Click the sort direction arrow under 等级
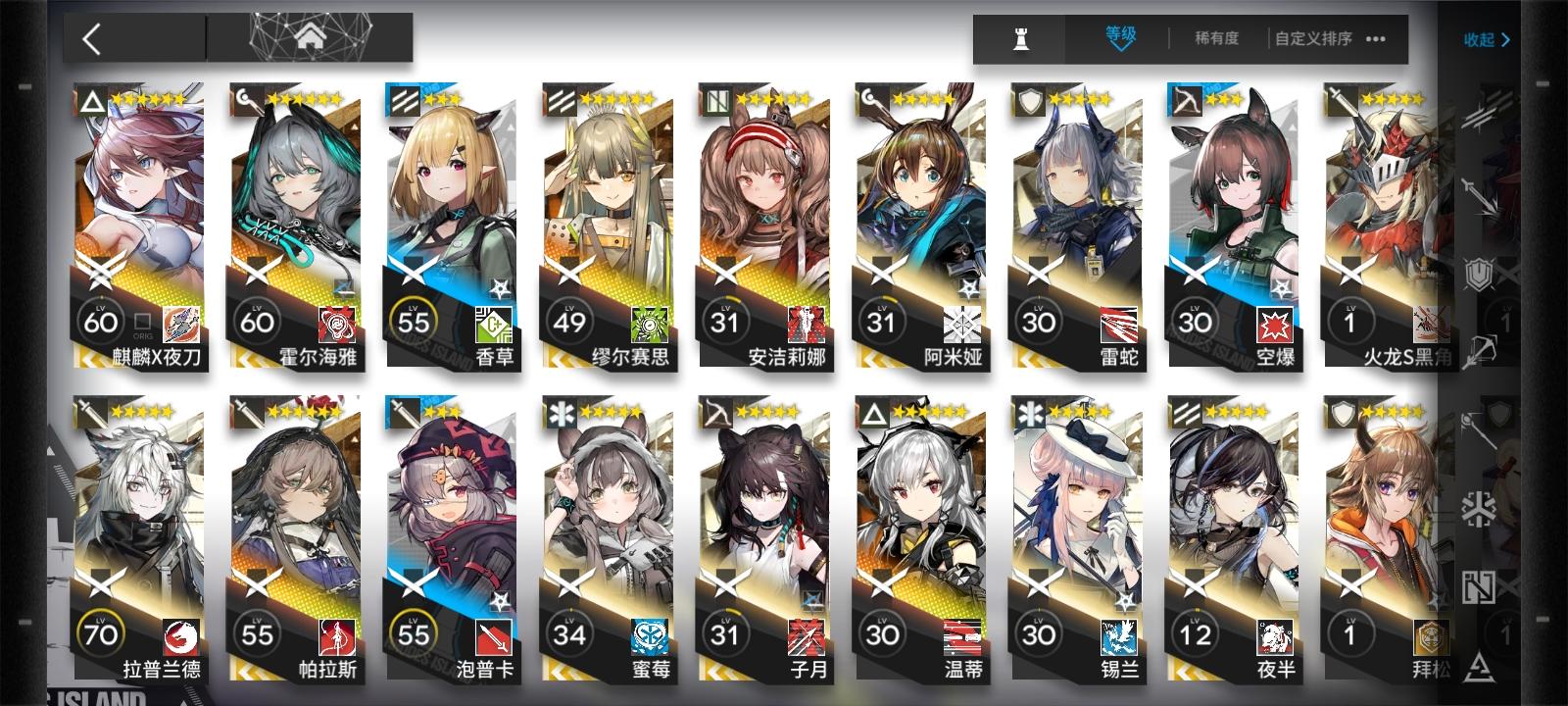 (x=1120, y=46)
